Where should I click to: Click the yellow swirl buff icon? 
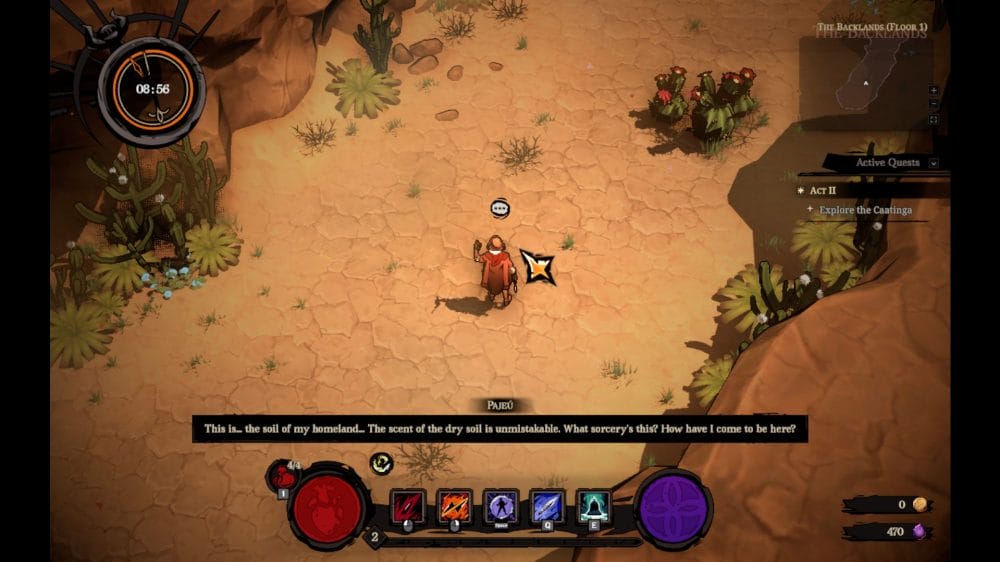click(x=380, y=462)
